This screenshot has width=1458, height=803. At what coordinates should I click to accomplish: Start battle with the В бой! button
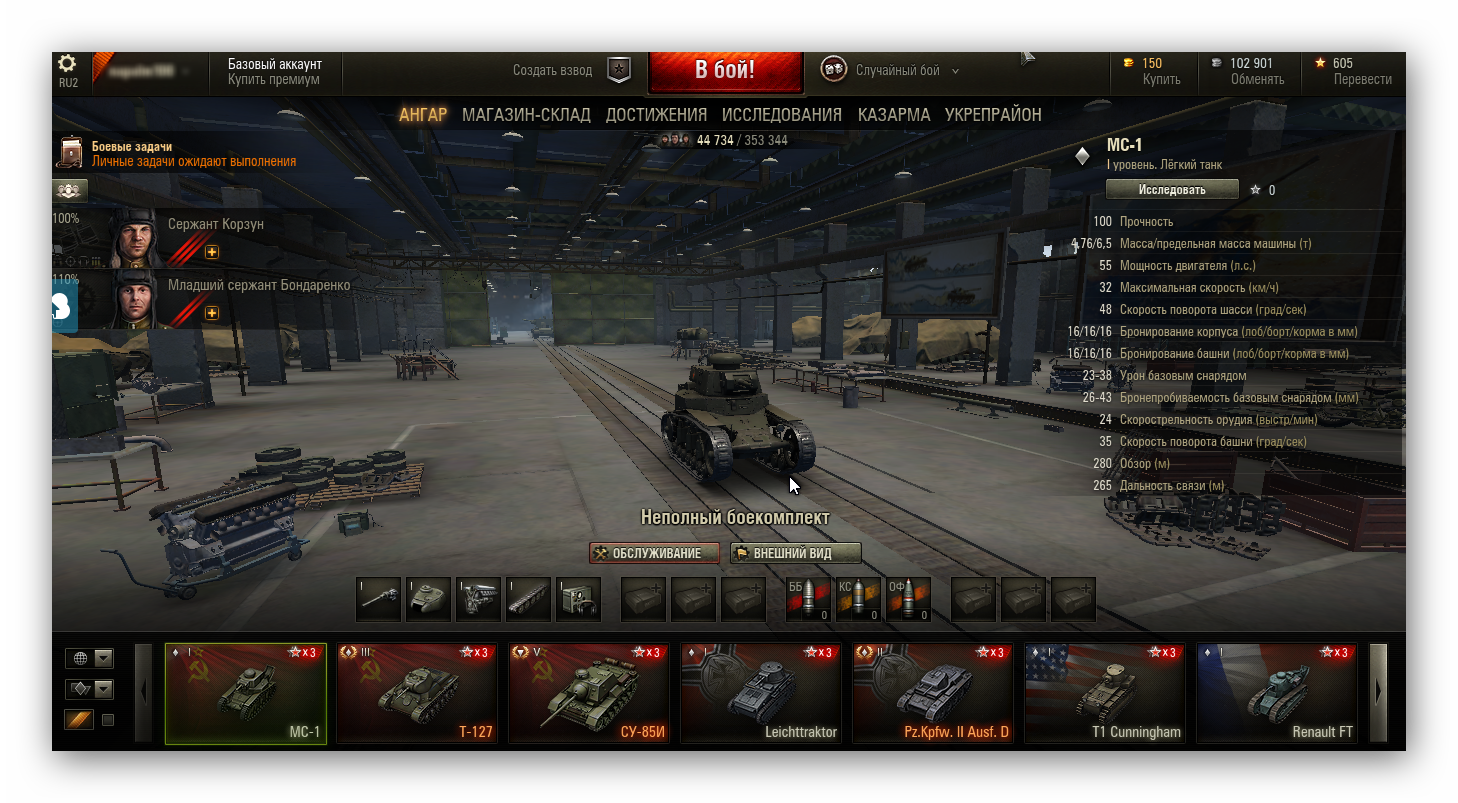(725, 71)
